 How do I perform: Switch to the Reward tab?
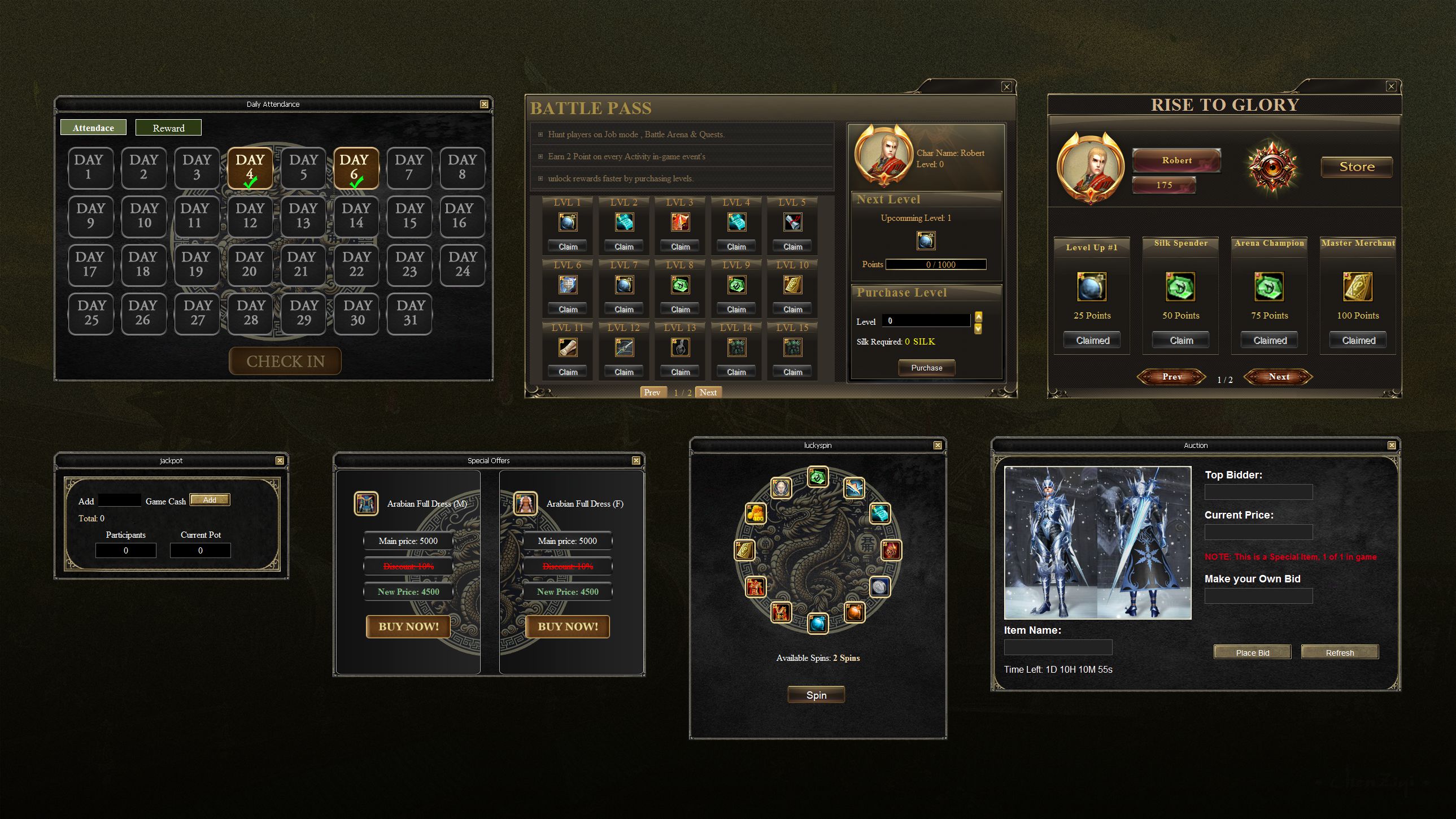click(168, 128)
